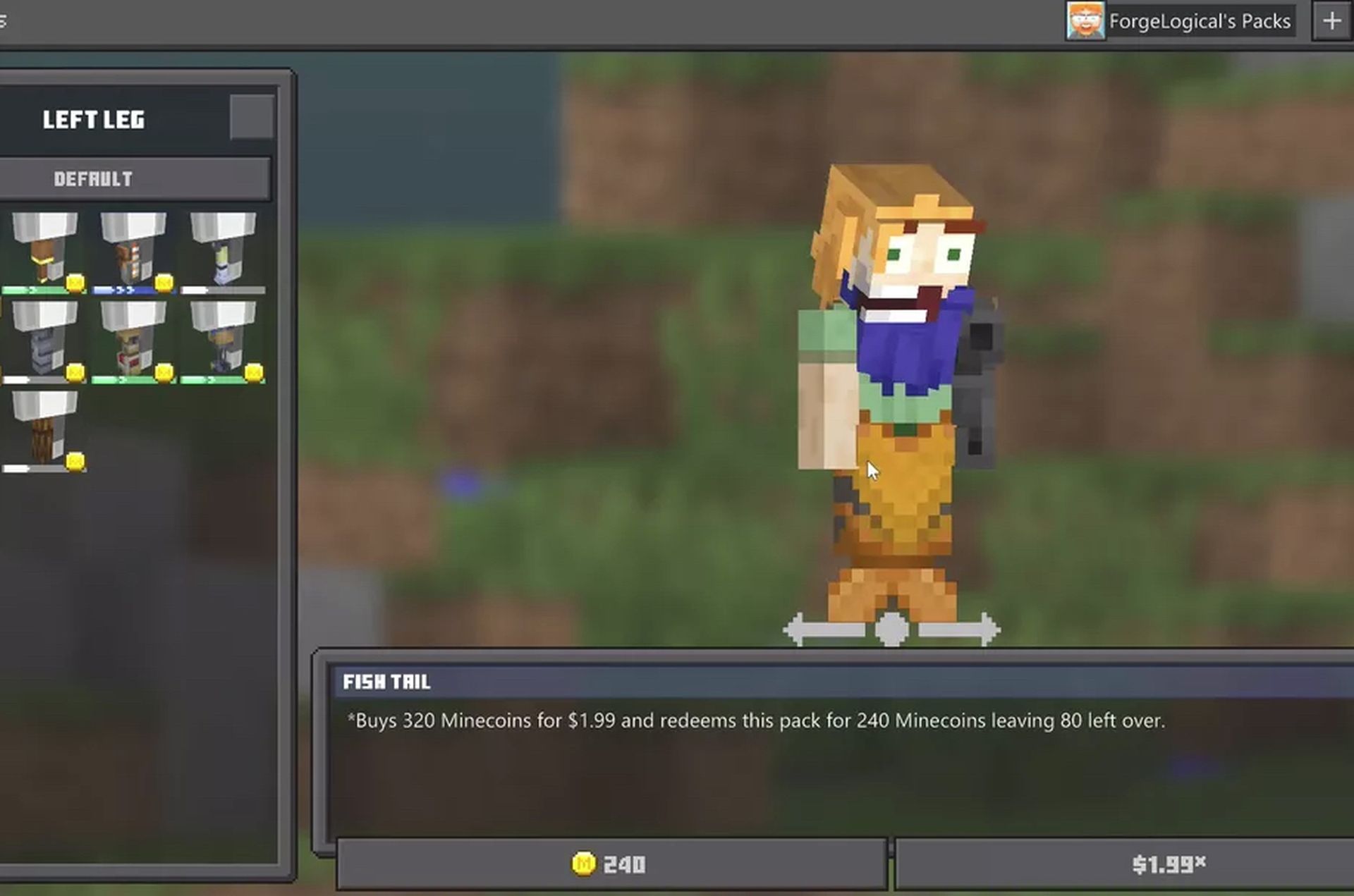Click the coin icon on the bottom-left wooden leg skin
Screen dimensions: 1354x896
75,462
